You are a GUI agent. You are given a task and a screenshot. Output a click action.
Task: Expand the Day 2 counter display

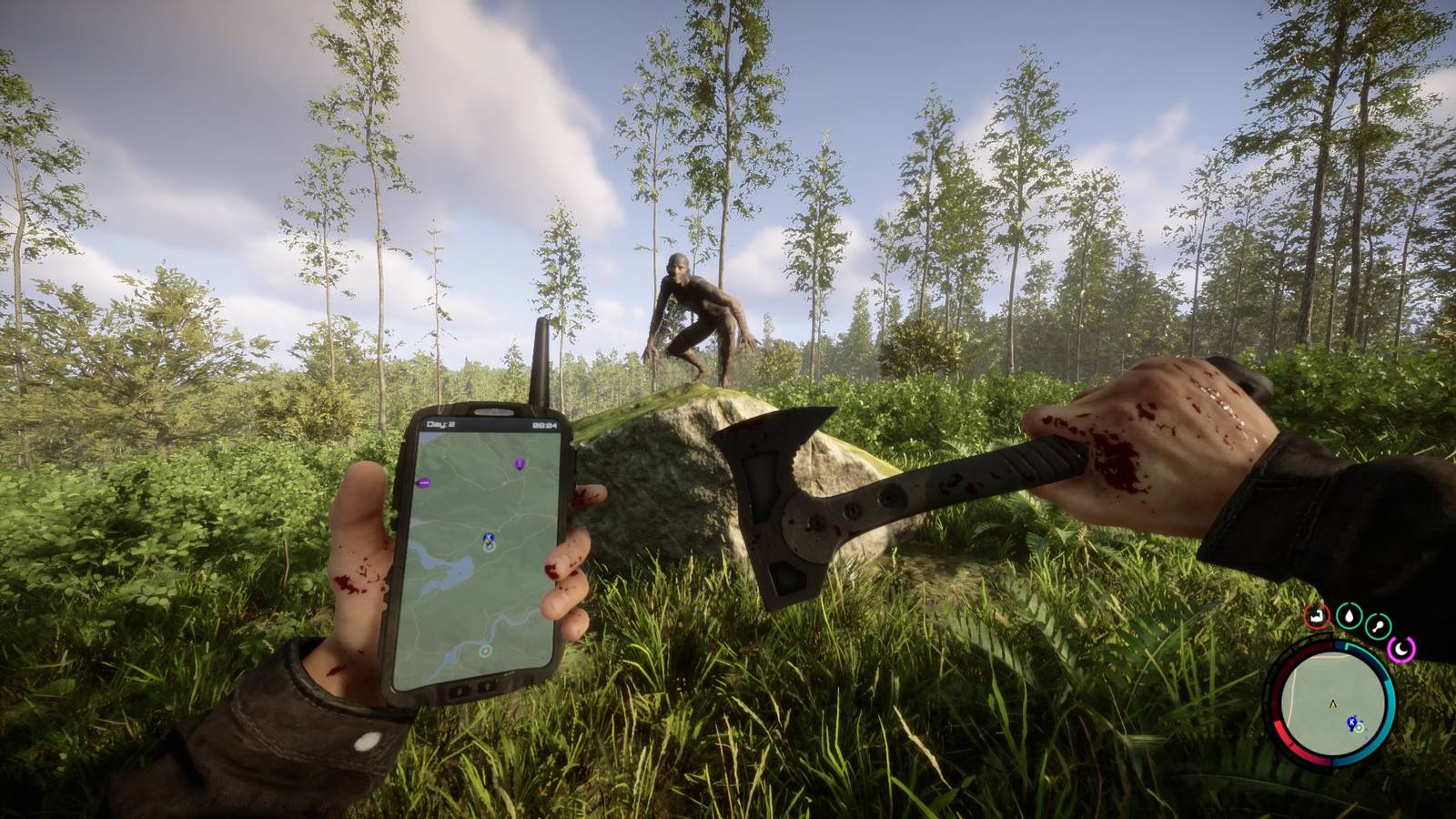[440, 423]
